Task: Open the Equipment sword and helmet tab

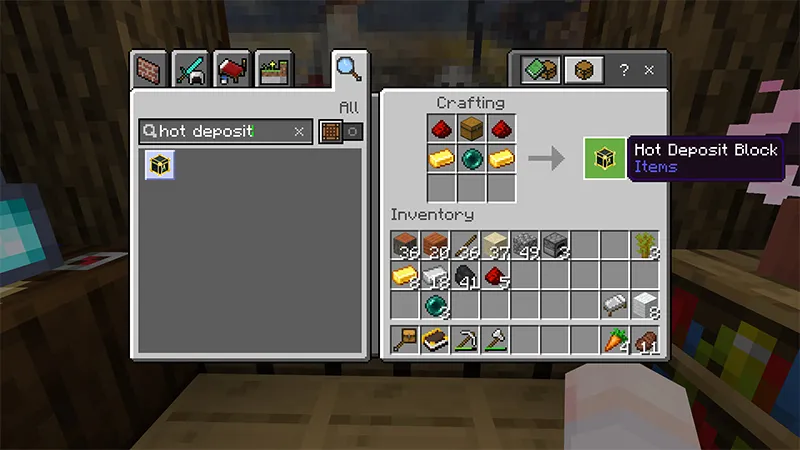Action: tap(190, 71)
